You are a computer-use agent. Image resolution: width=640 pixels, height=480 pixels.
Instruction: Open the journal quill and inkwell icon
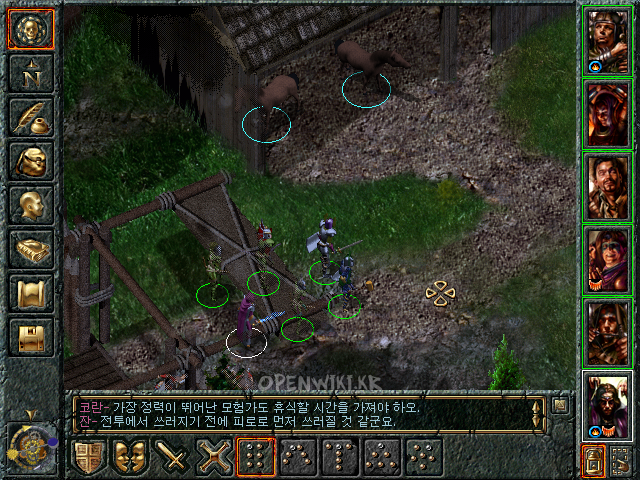pos(31,117)
